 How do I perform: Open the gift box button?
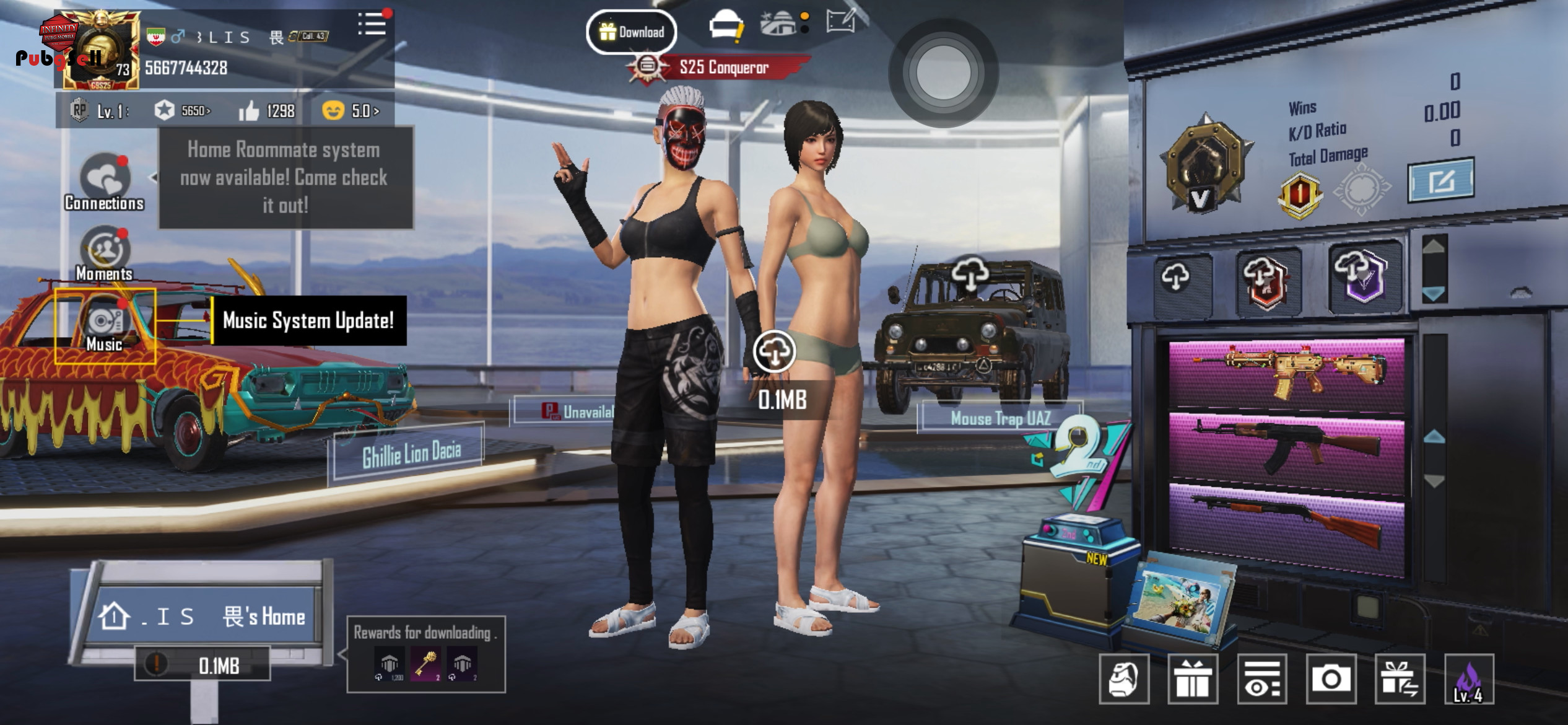point(1193,679)
